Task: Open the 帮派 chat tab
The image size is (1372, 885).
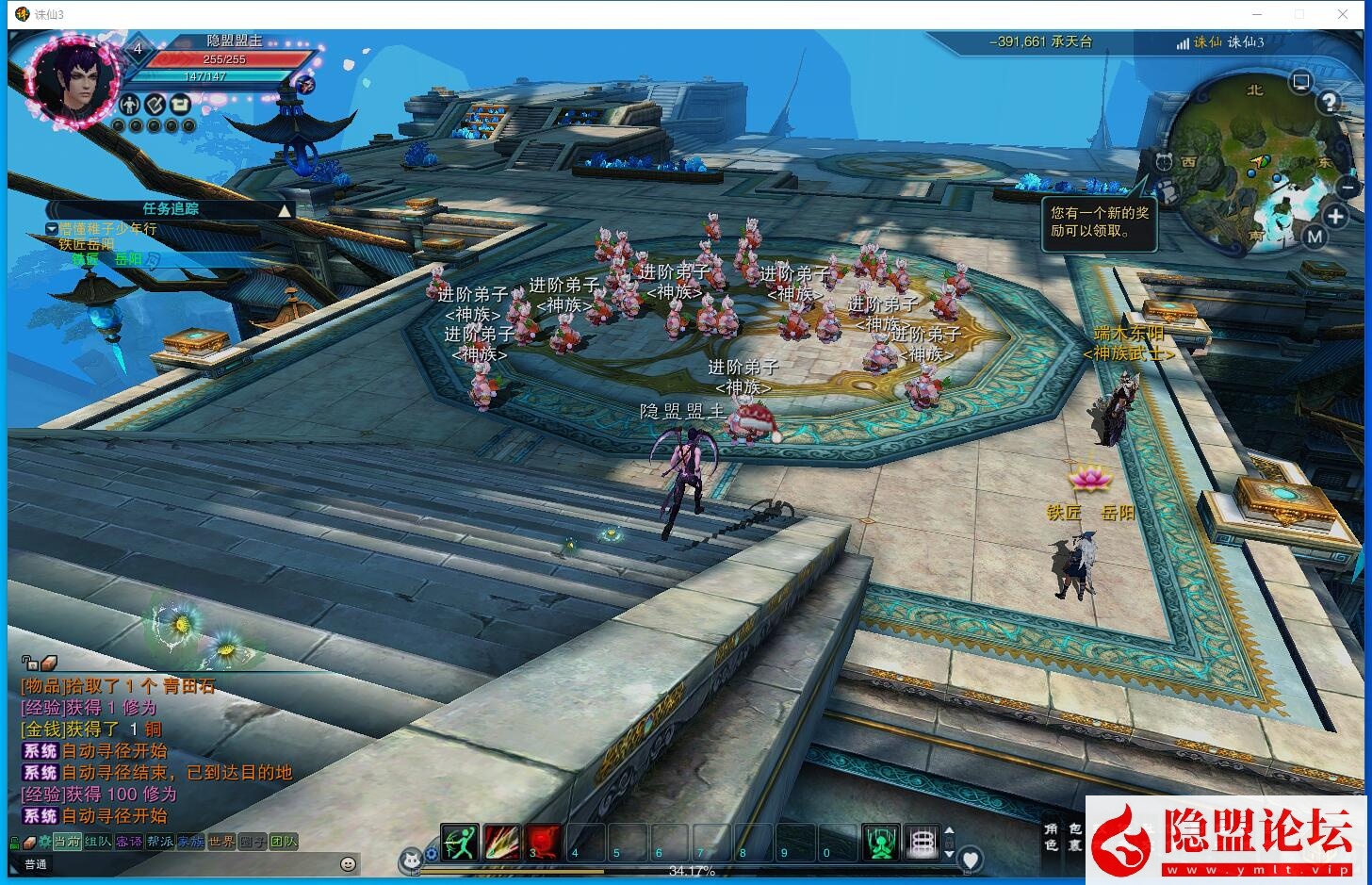Action: (x=160, y=842)
